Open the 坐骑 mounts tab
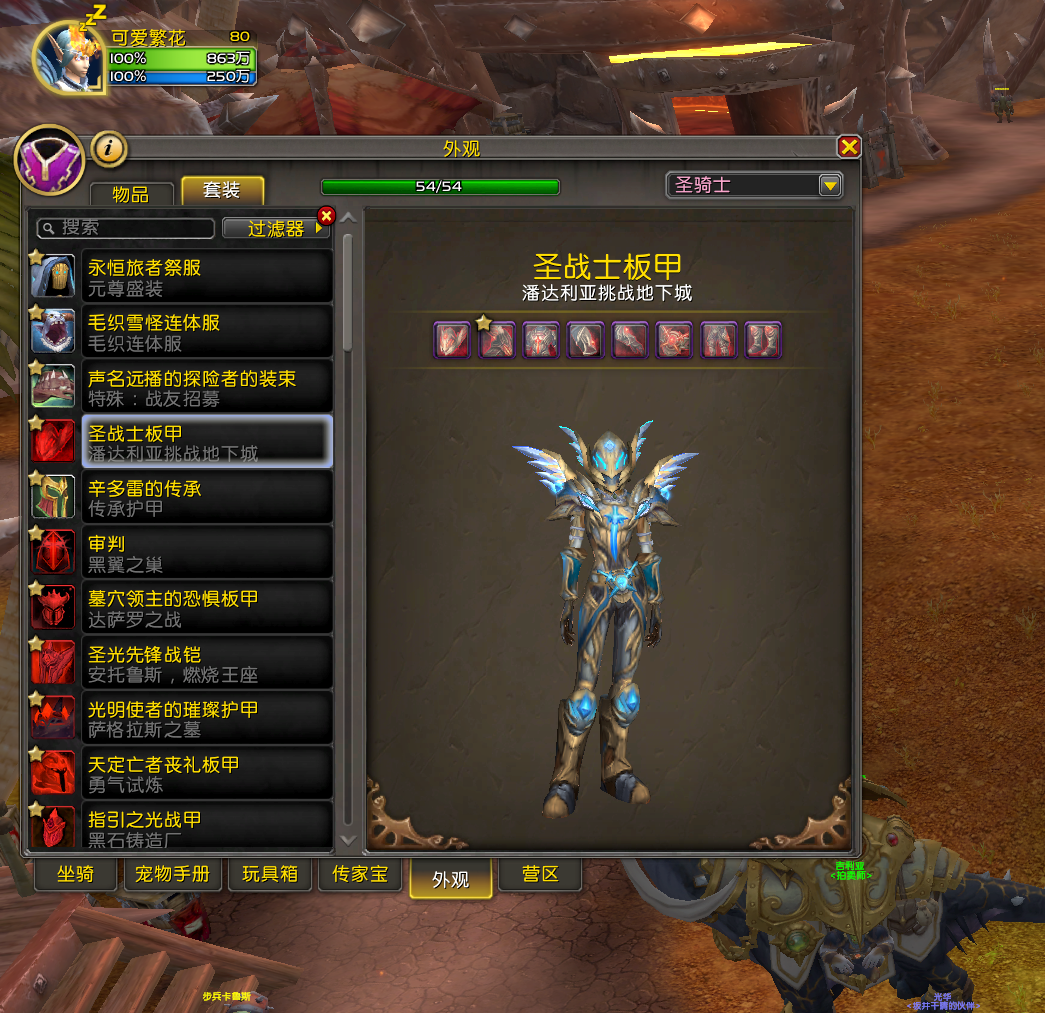Image resolution: width=1045 pixels, height=1013 pixels. pyautogui.click(x=75, y=874)
